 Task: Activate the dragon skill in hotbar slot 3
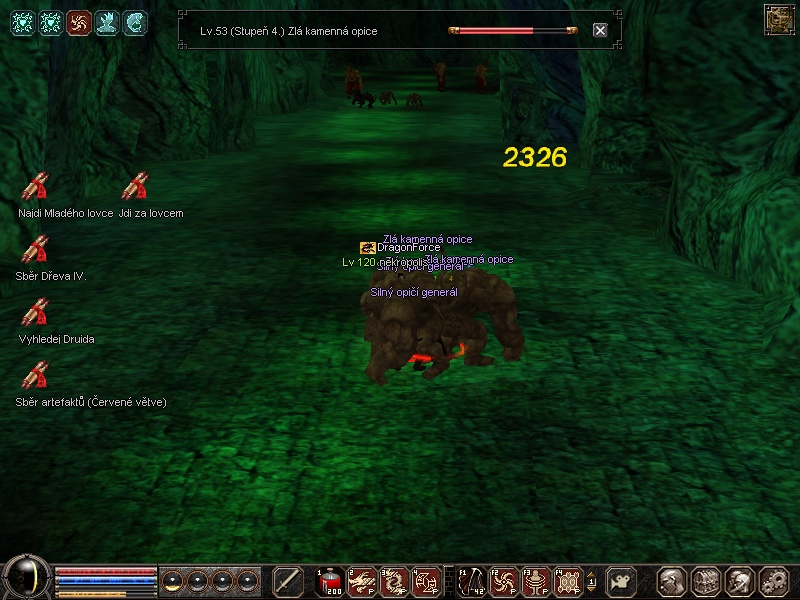tap(394, 581)
